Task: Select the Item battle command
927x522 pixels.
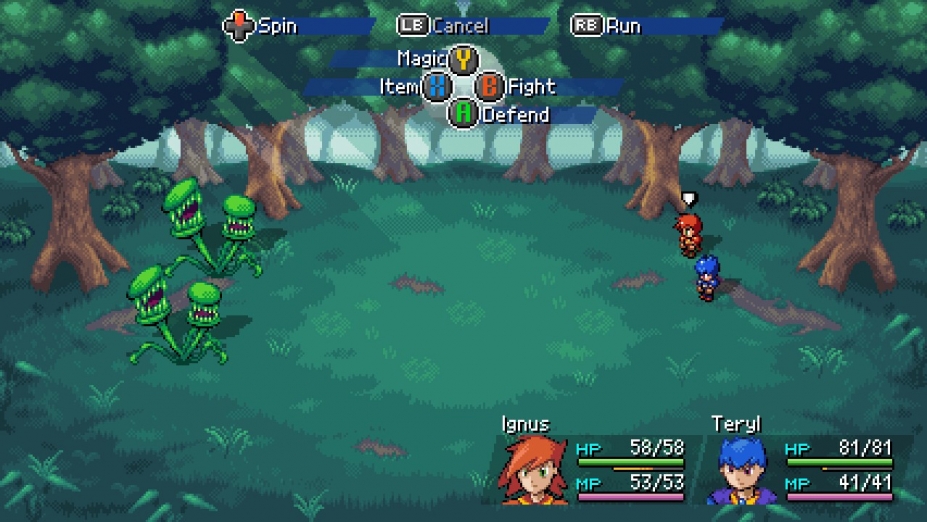Action: tap(437, 87)
